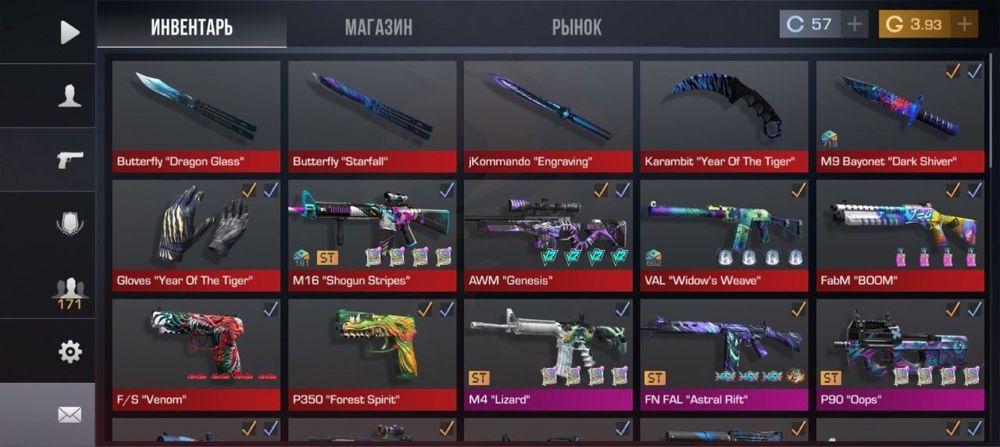Open the Рынок tab
The height and width of the screenshot is (447, 1000).
tap(577, 27)
